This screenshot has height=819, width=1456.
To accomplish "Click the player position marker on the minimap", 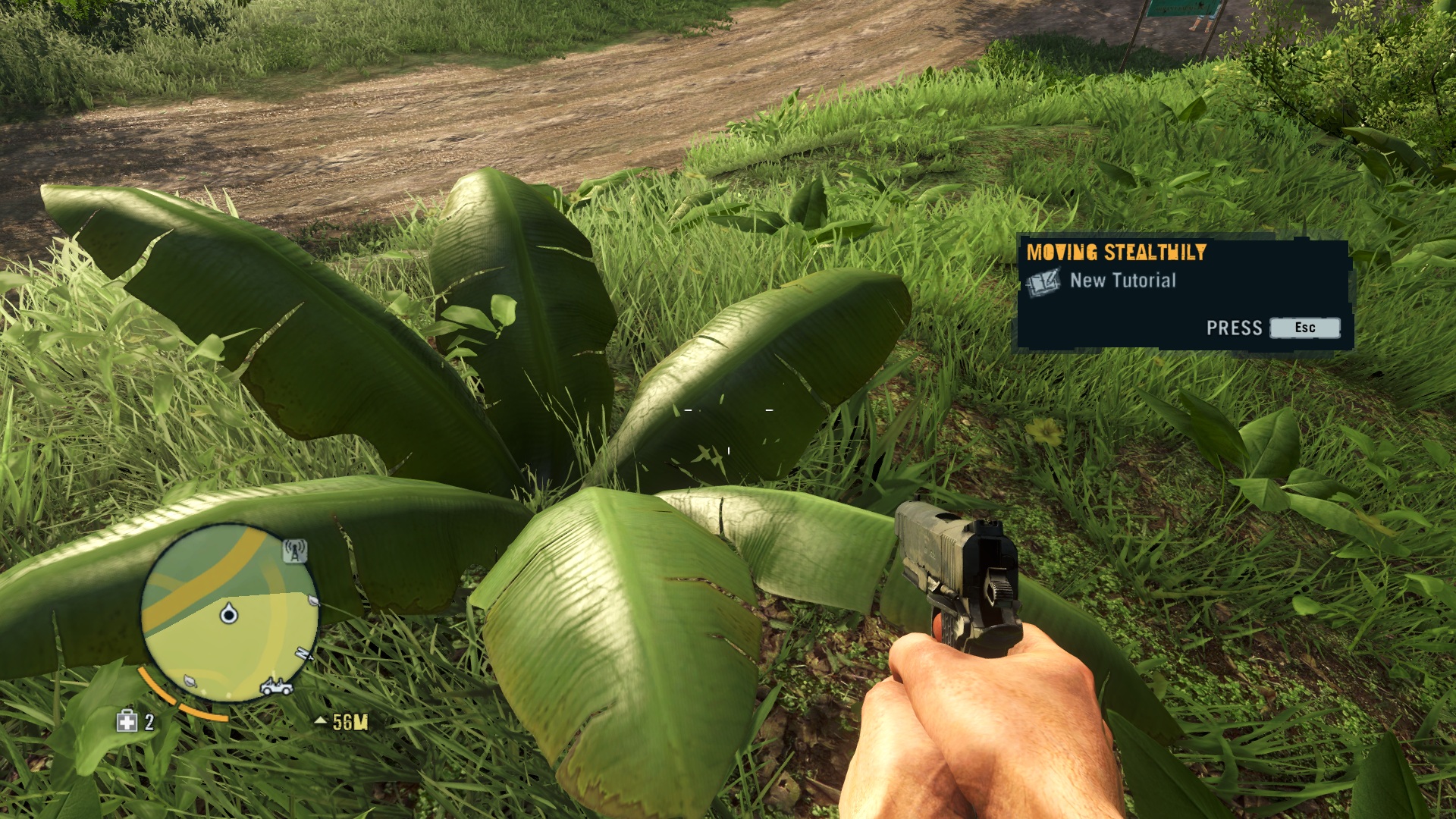I will (x=228, y=613).
